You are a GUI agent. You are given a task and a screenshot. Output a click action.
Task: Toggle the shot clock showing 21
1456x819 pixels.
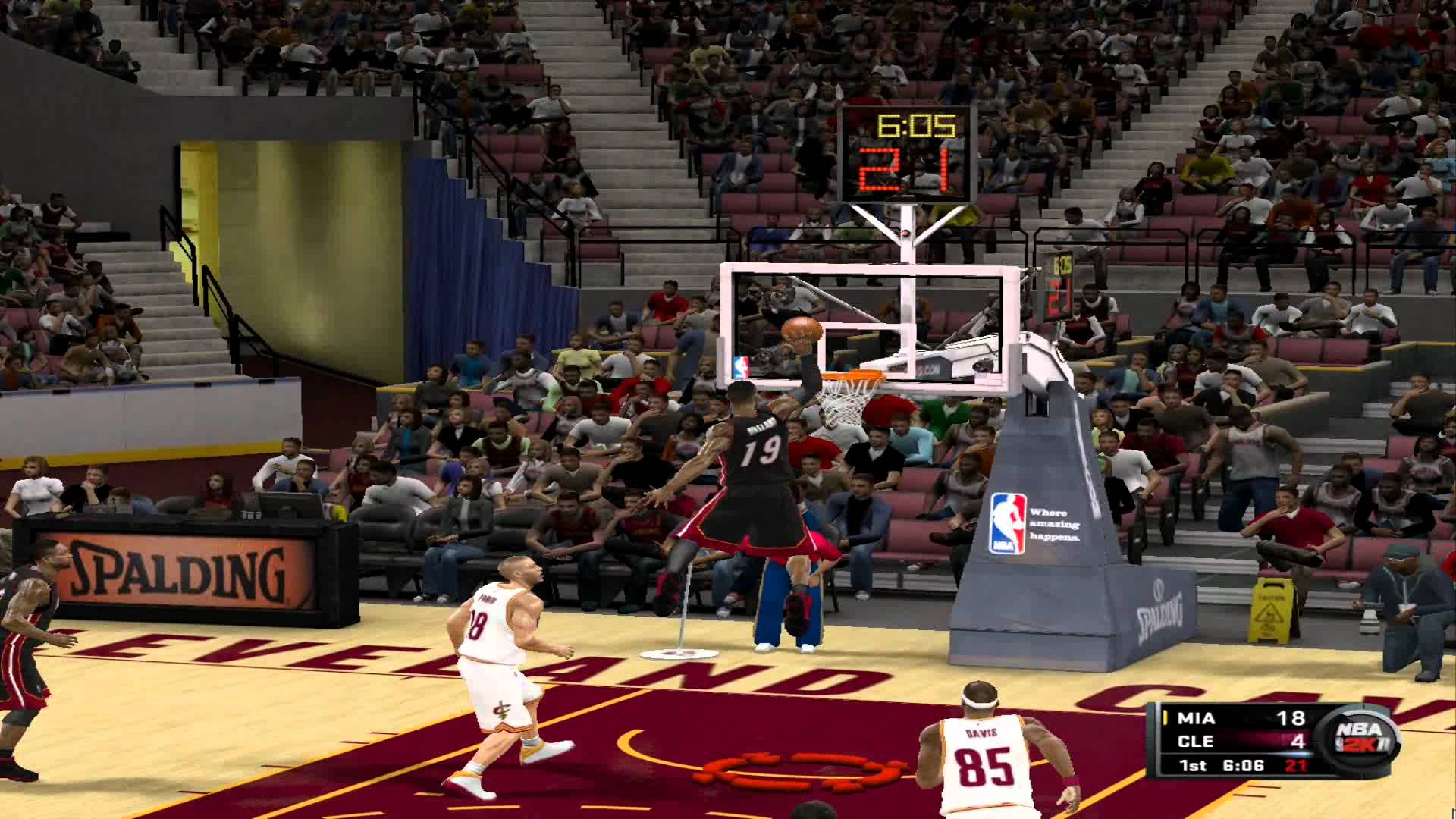(905, 173)
